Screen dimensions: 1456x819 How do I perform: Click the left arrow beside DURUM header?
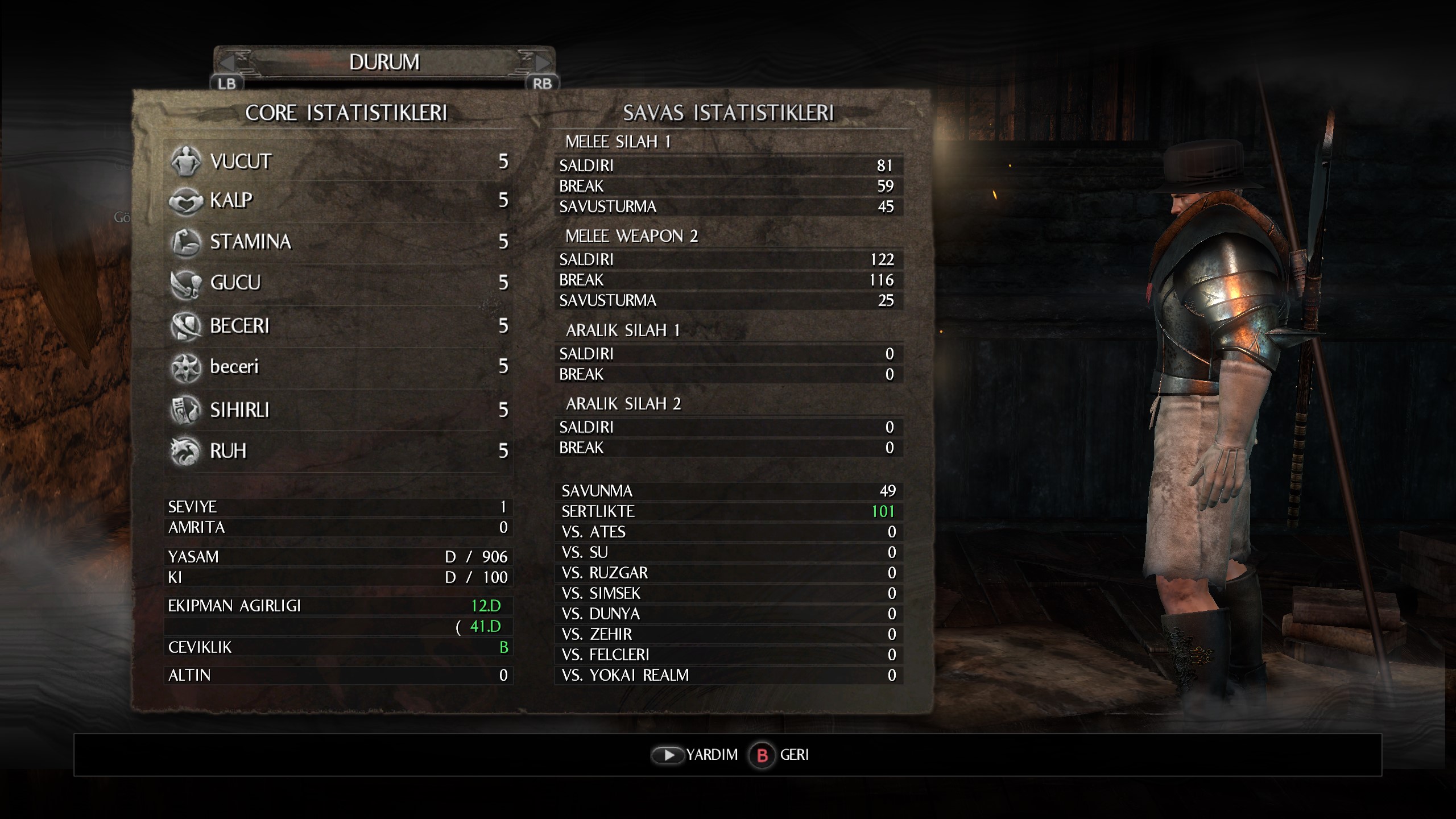229,61
